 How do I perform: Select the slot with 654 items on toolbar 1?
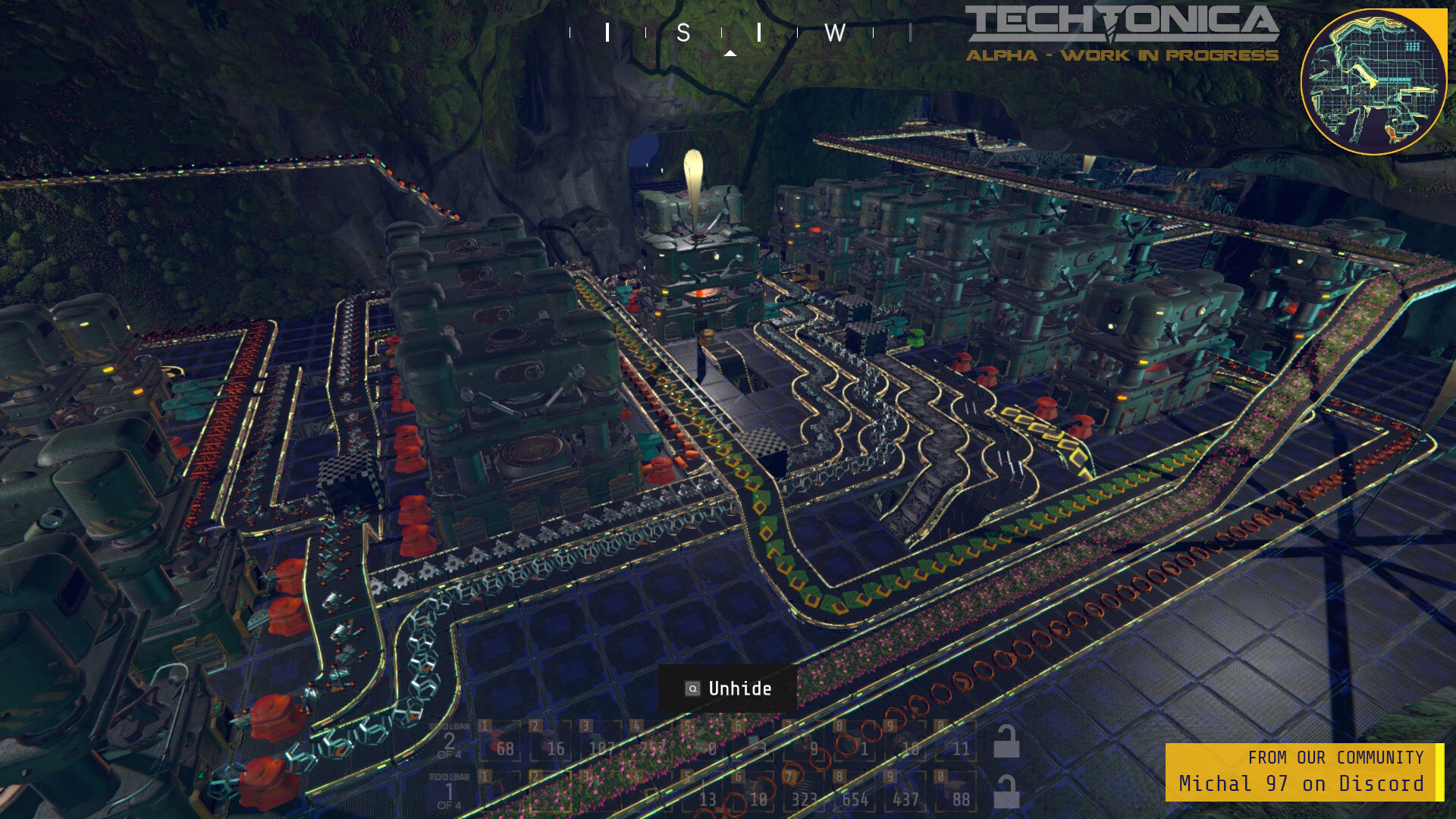click(853, 796)
